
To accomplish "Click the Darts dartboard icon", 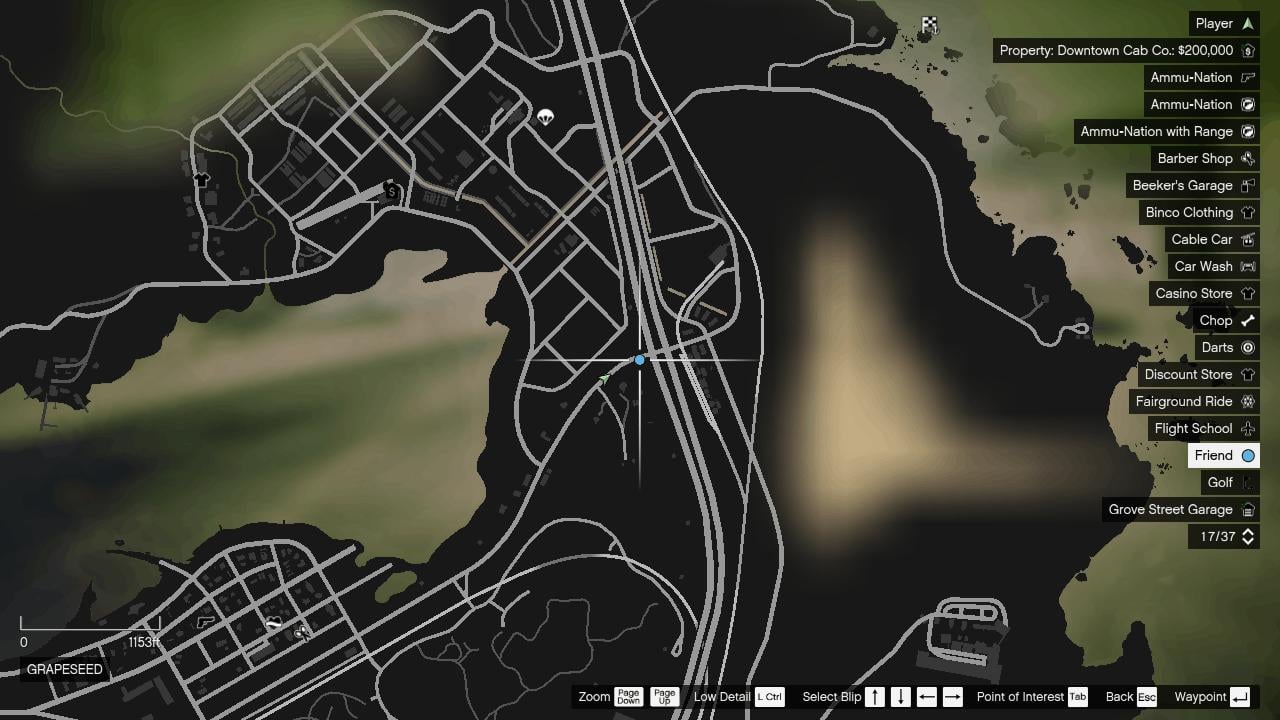I will [1249, 347].
